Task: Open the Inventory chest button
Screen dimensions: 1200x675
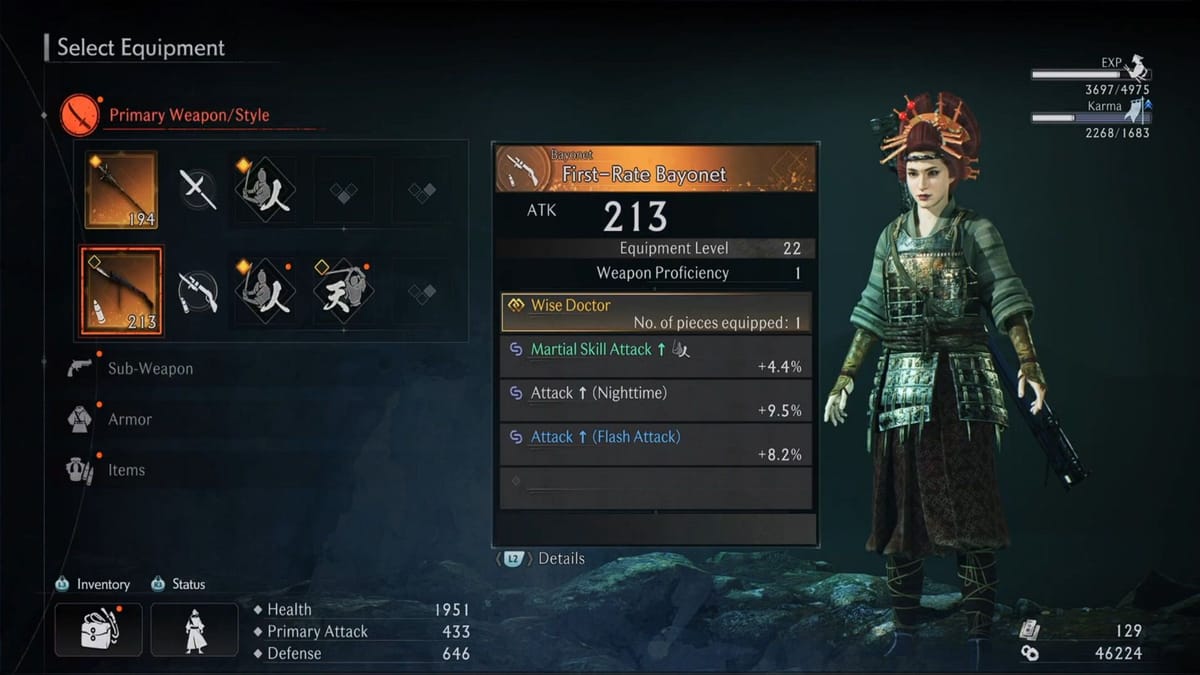Action: 98,629
